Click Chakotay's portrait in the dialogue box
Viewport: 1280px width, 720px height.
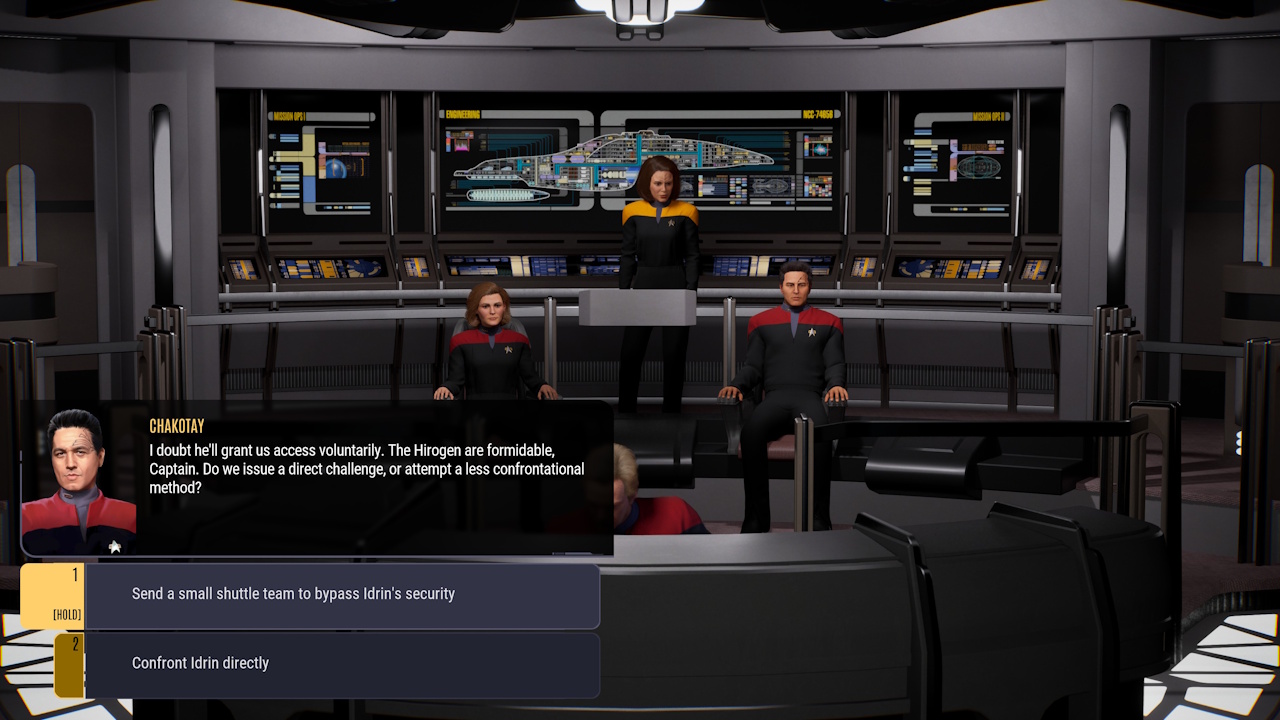70,470
